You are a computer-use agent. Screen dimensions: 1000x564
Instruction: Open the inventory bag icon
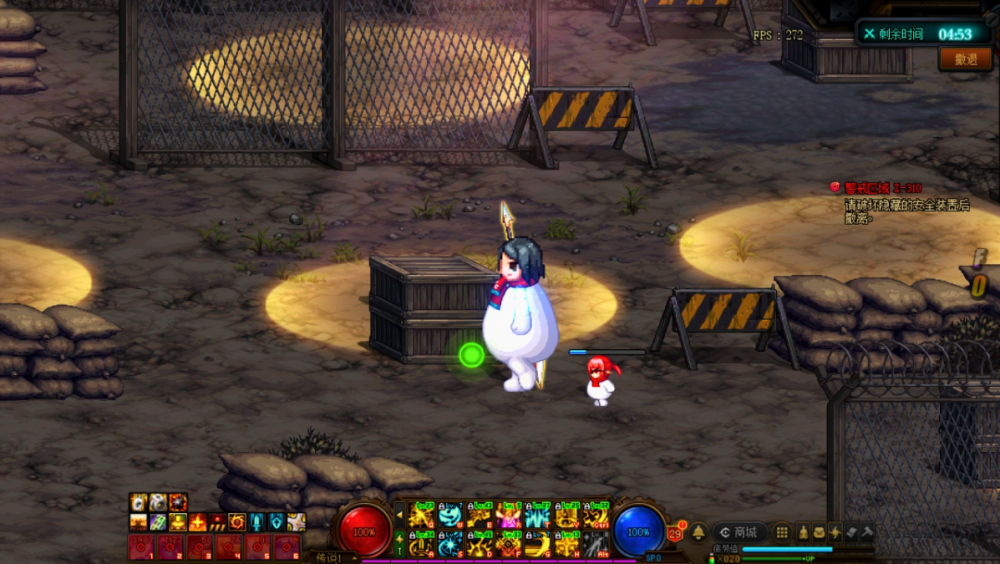click(819, 532)
